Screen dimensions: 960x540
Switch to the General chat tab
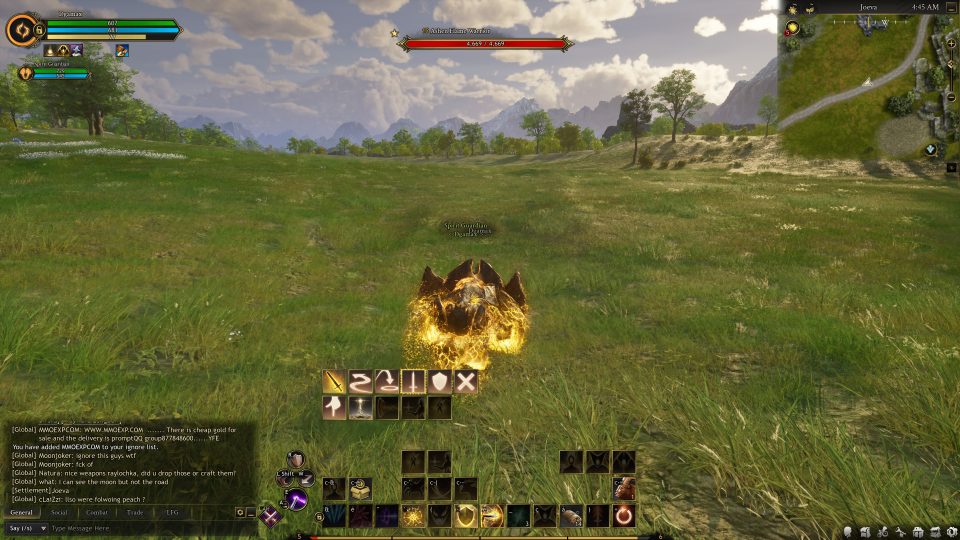click(x=22, y=512)
